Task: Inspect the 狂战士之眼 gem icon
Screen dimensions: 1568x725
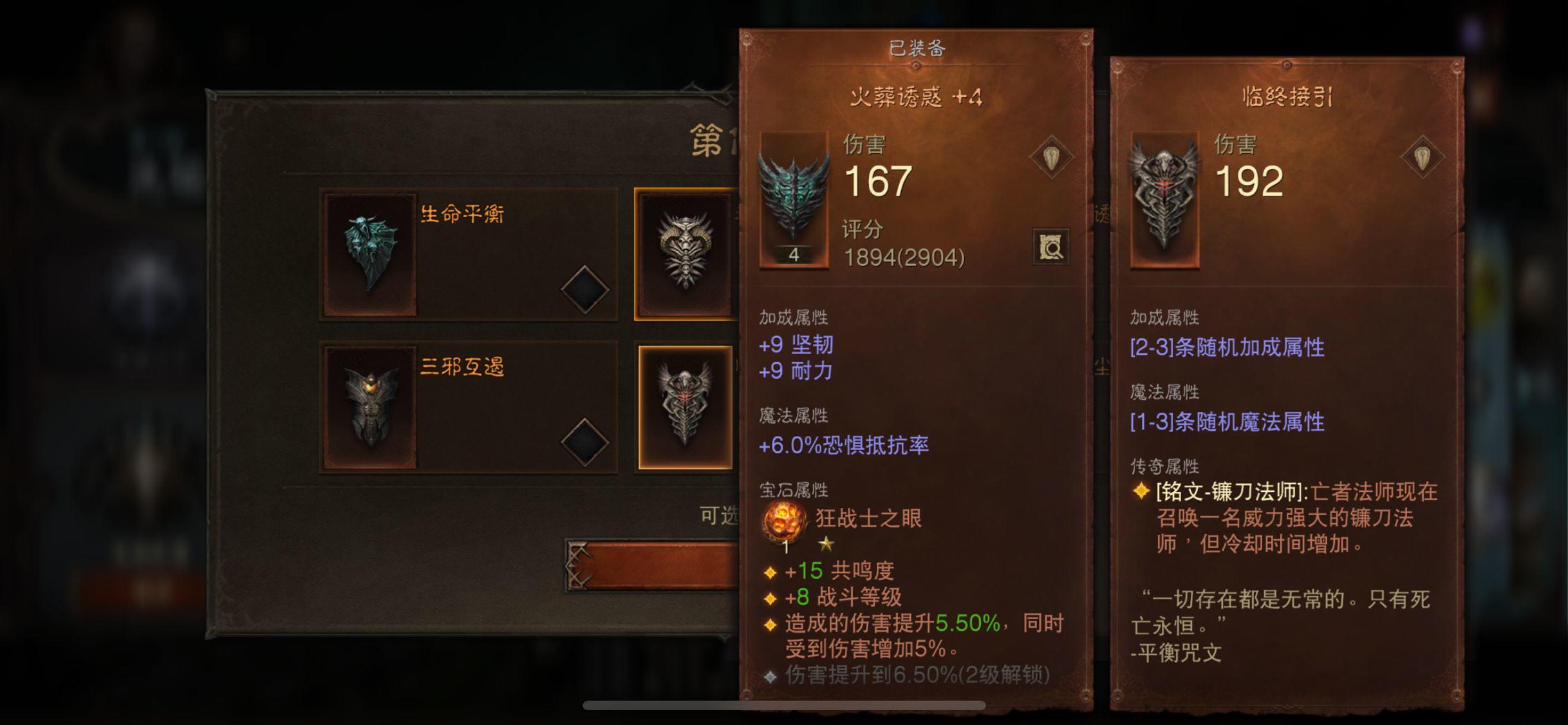Action: click(784, 522)
